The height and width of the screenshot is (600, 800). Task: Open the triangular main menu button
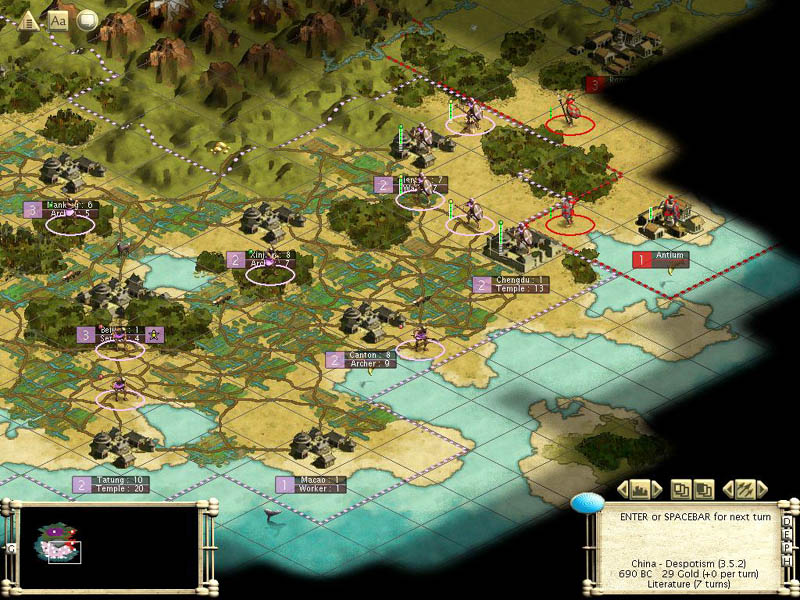(30, 19)
